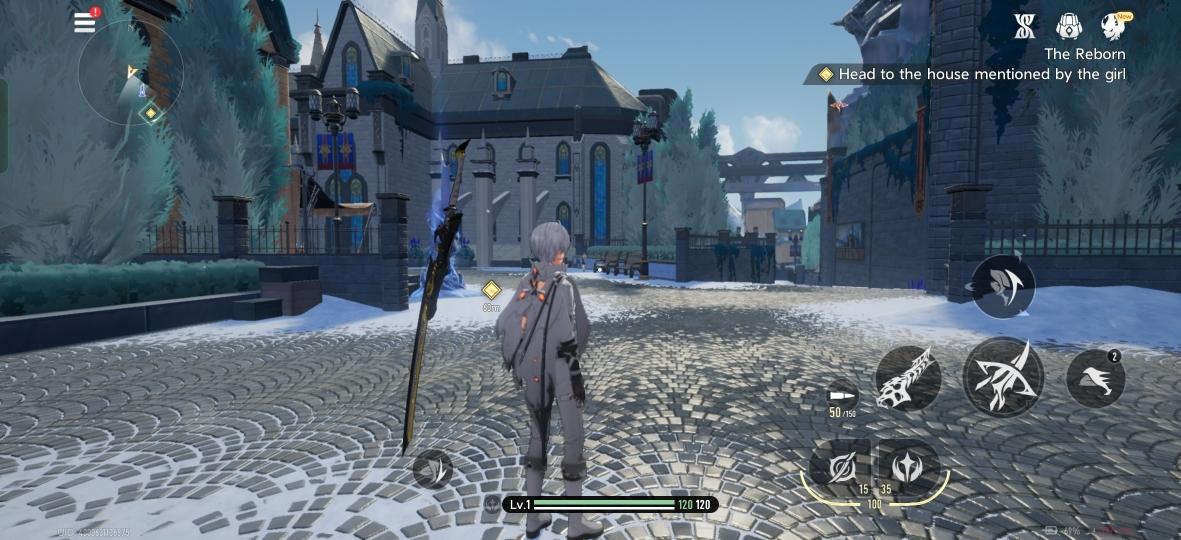Open the hourglass-shaped icon menu
The height and width of the screenshot is (540, 1181).
(1024, 26)
